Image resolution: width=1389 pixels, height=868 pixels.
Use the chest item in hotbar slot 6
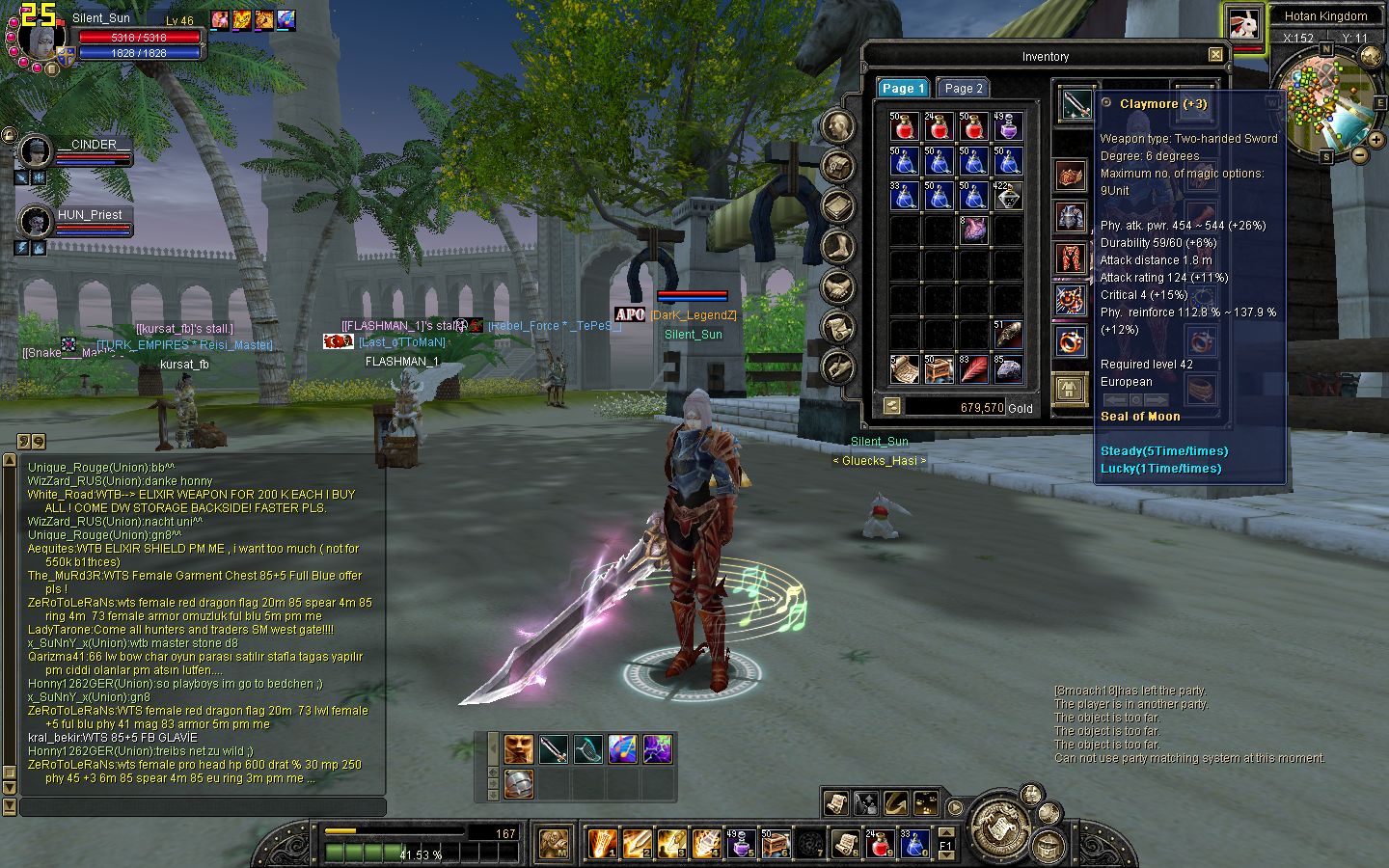point(775,844)
